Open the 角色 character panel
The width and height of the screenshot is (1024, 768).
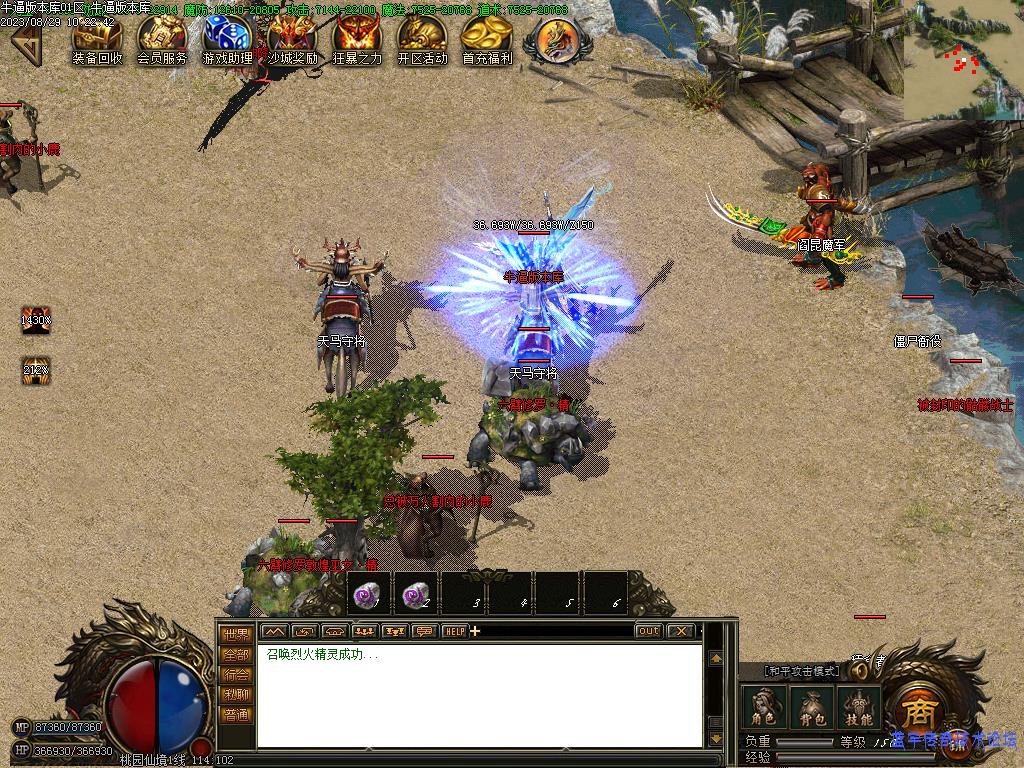[x=765, y=708]
